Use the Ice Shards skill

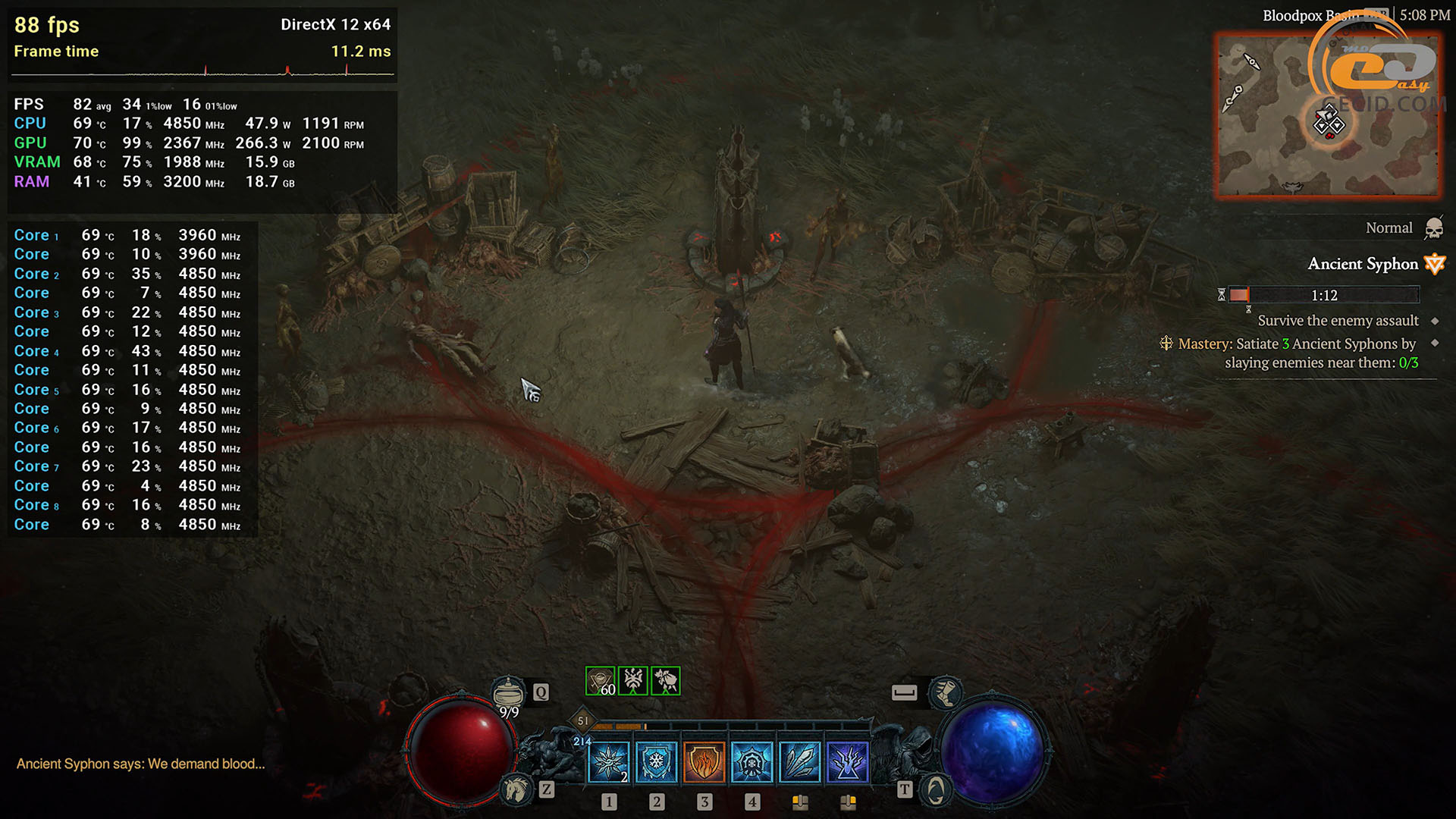pyautogui.click(x=799, y=761)
